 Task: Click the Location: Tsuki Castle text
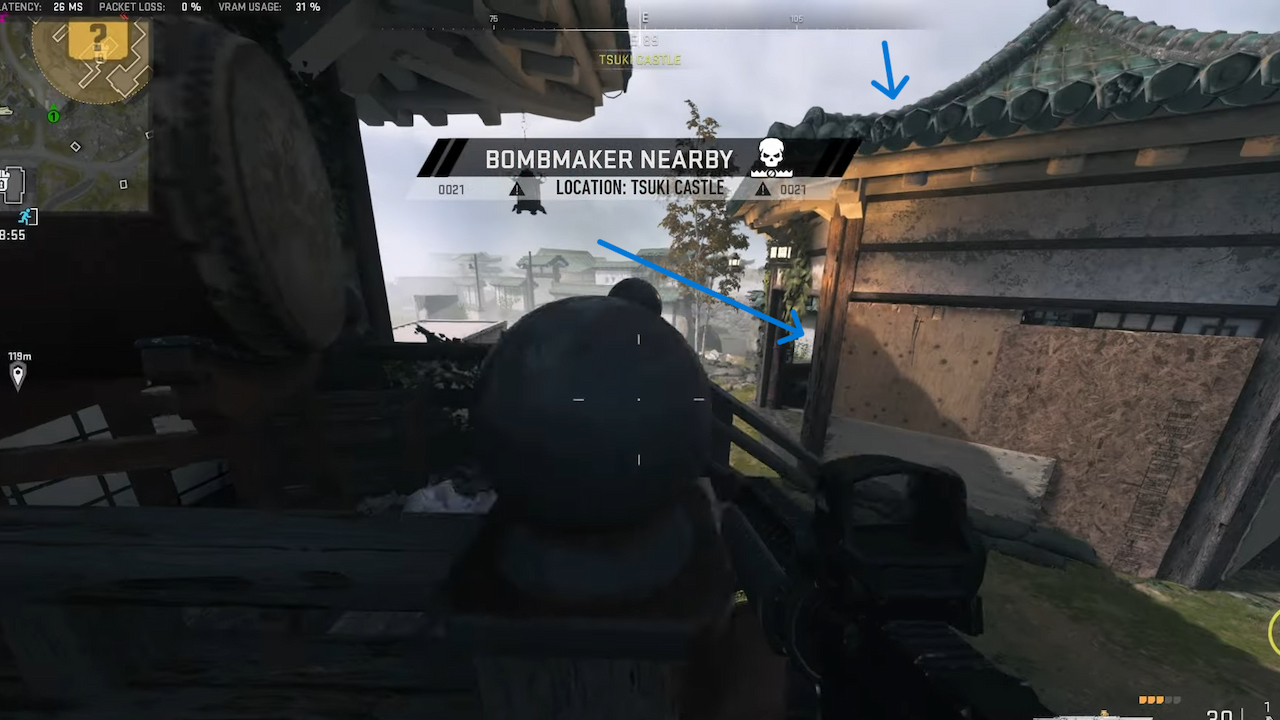point(640,188)
